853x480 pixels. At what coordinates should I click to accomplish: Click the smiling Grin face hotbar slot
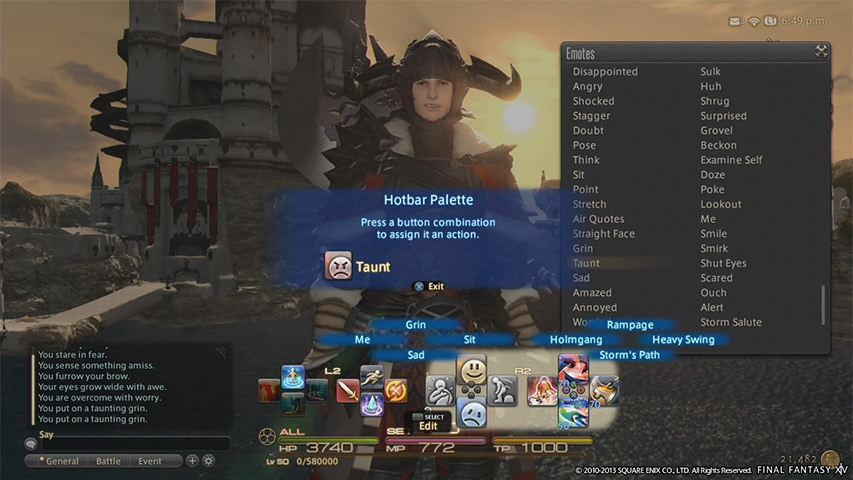(x=472, y=372)
